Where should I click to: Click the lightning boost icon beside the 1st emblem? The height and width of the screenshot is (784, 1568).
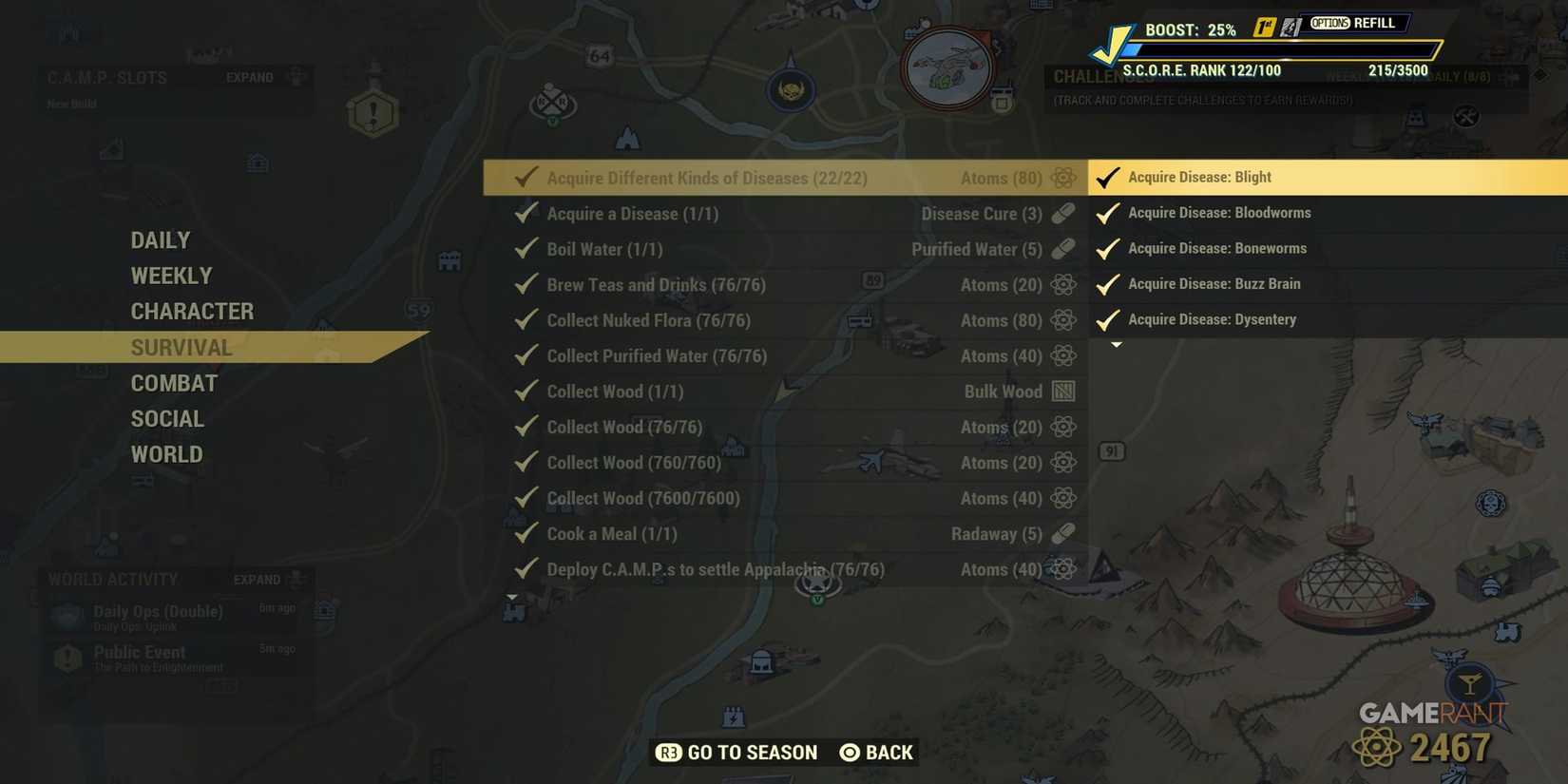(1290, 28)
